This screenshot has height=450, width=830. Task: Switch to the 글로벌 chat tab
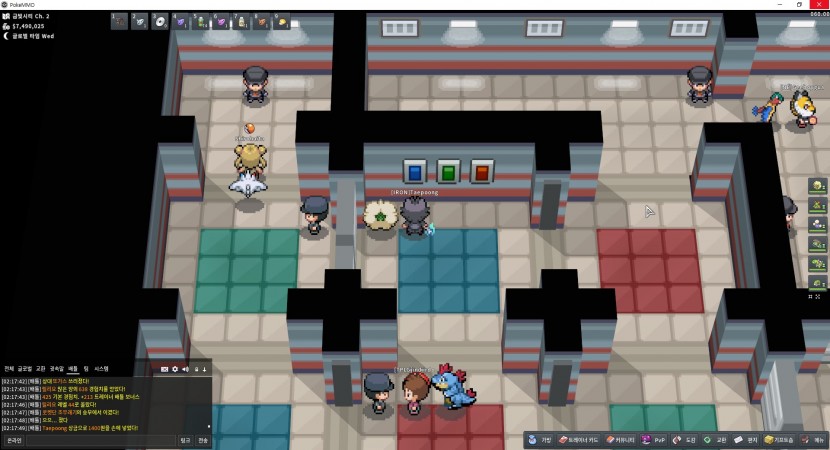tap(24, 369)
